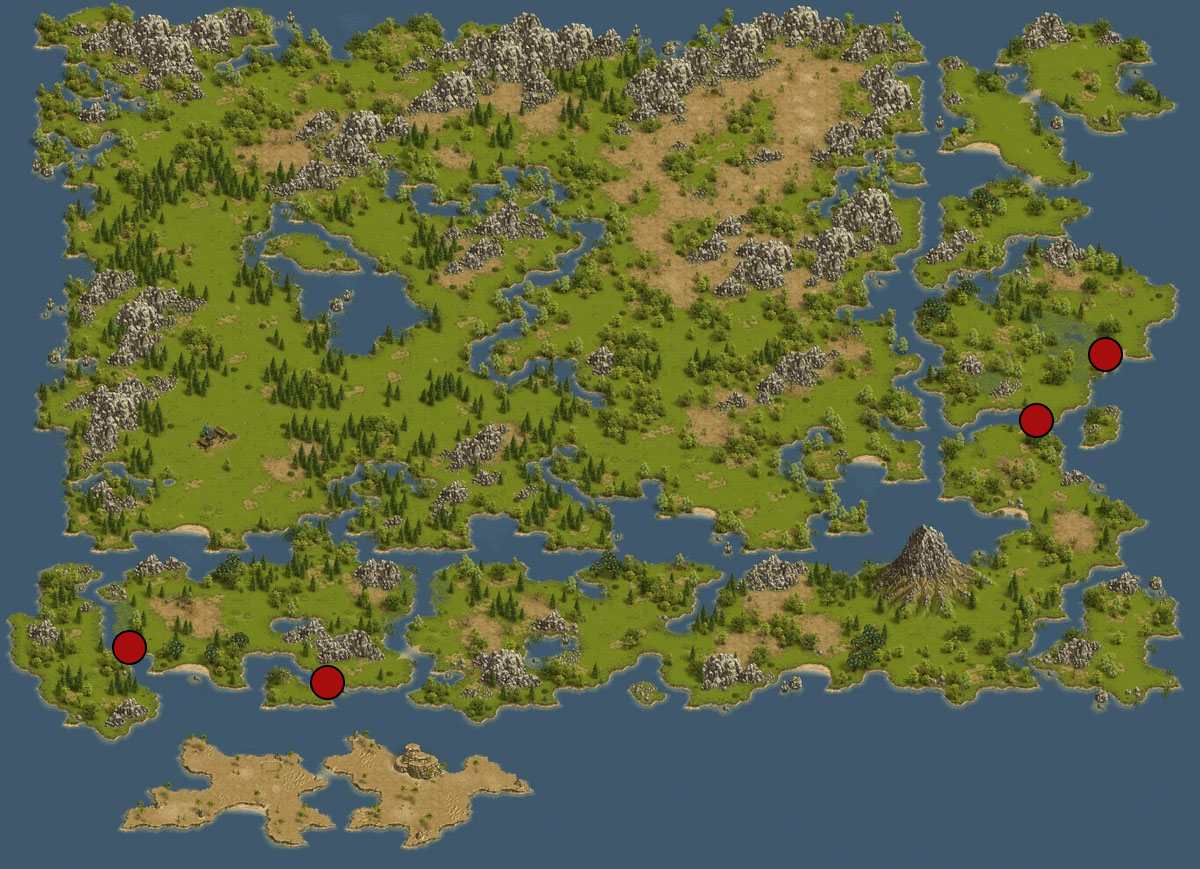Click the red marker on the narrow eastern strait
This screenshot has height=869, width=1200.
1036,420
